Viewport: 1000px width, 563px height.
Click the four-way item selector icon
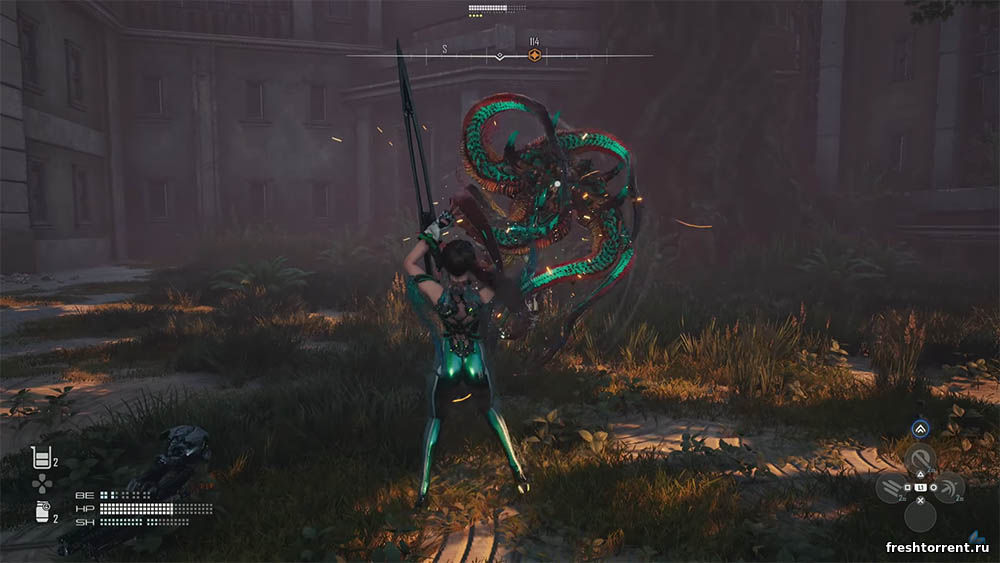(41, 485)
